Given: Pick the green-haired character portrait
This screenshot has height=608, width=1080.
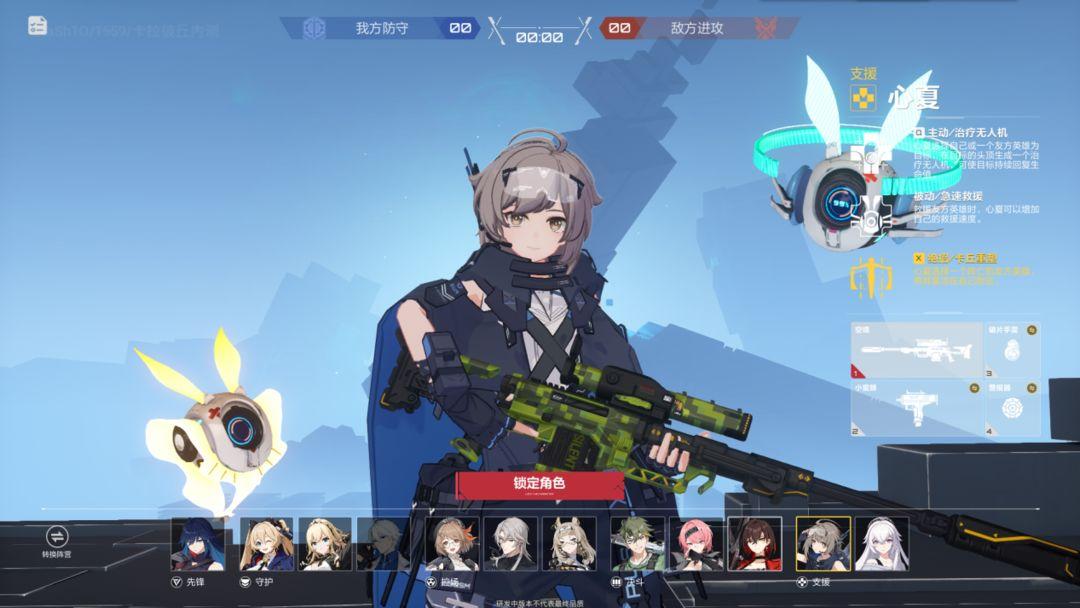Looking at the screenshot, I should 638,543.
